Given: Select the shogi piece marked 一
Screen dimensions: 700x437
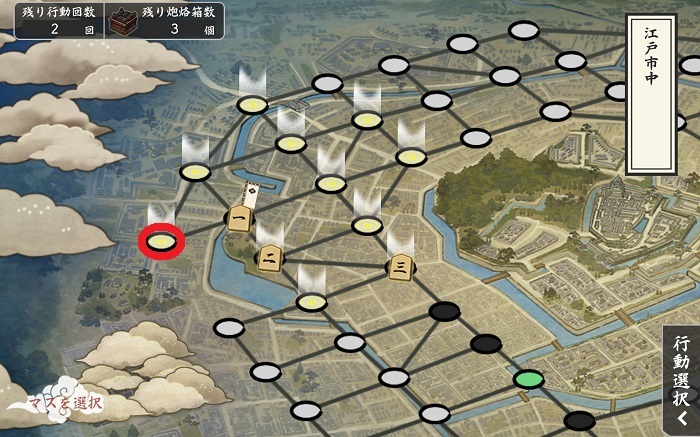Looking at the screenshot, I should (238, 217).
